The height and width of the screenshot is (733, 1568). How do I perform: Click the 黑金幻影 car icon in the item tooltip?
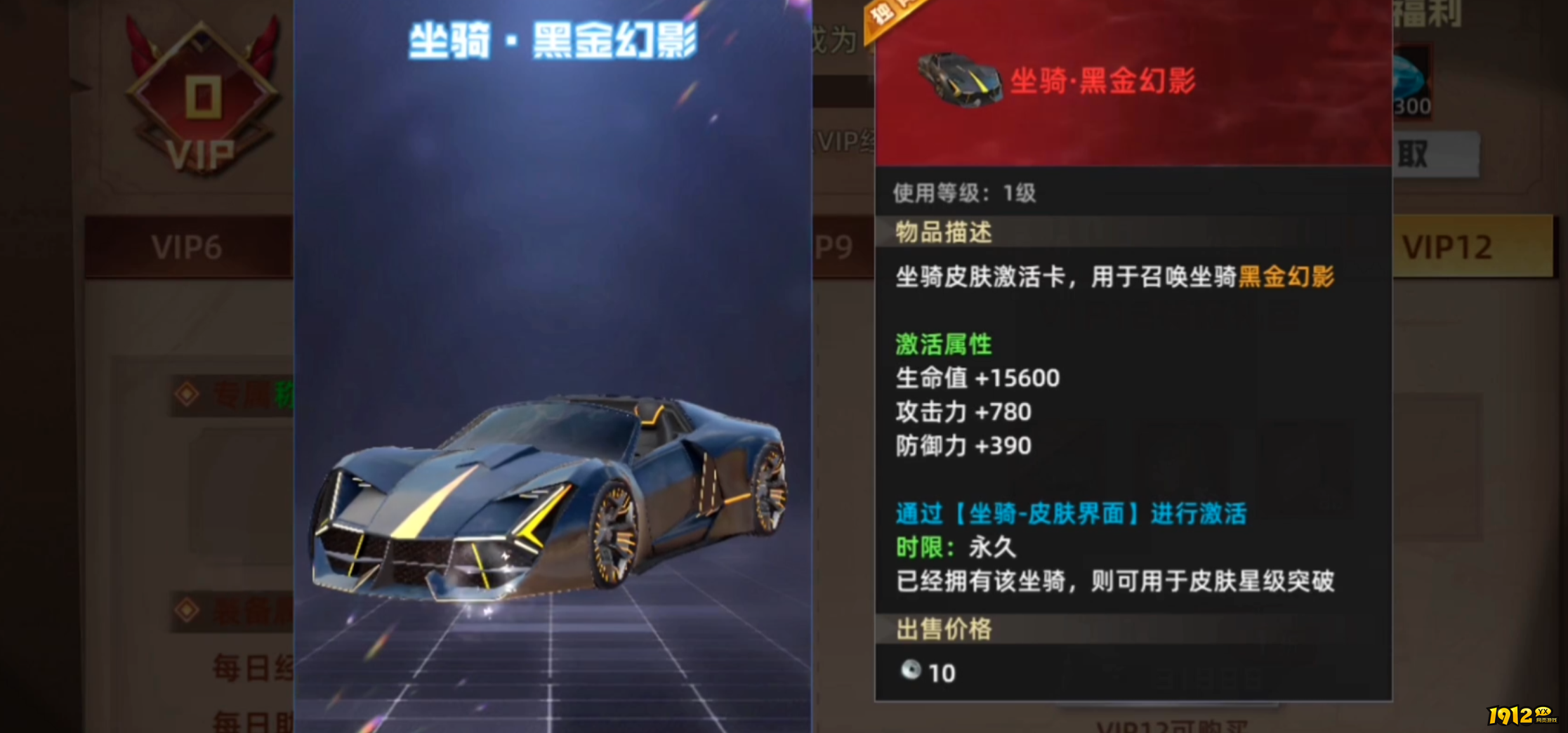(x=958, y=81)
